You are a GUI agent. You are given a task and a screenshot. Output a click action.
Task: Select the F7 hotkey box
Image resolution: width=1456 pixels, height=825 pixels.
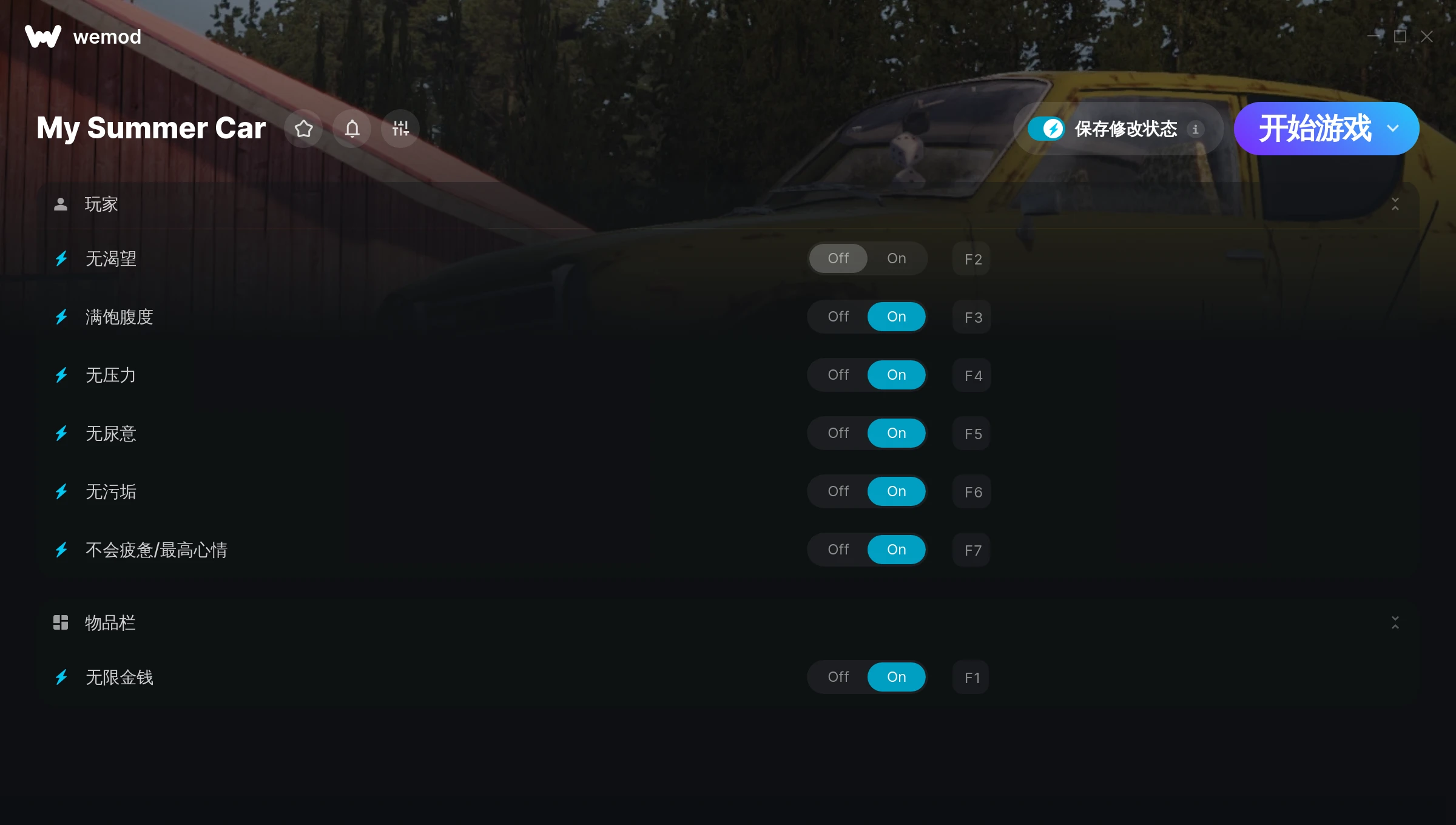972,550
